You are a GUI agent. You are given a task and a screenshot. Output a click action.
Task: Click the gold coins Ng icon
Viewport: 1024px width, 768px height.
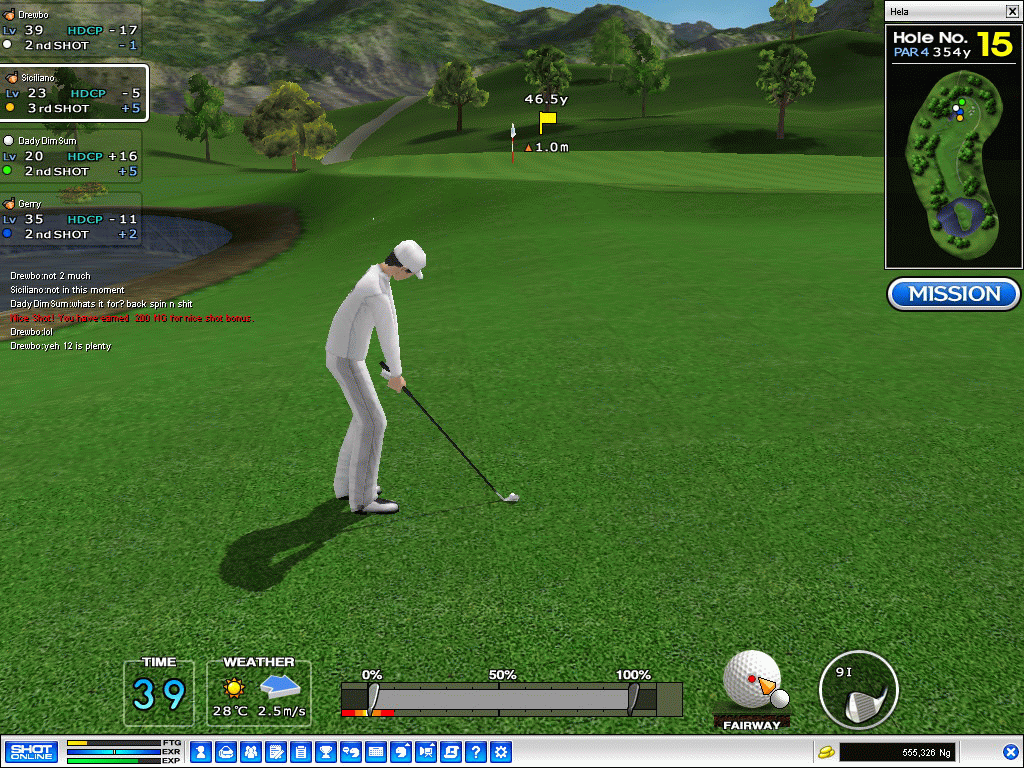(826, 751)
